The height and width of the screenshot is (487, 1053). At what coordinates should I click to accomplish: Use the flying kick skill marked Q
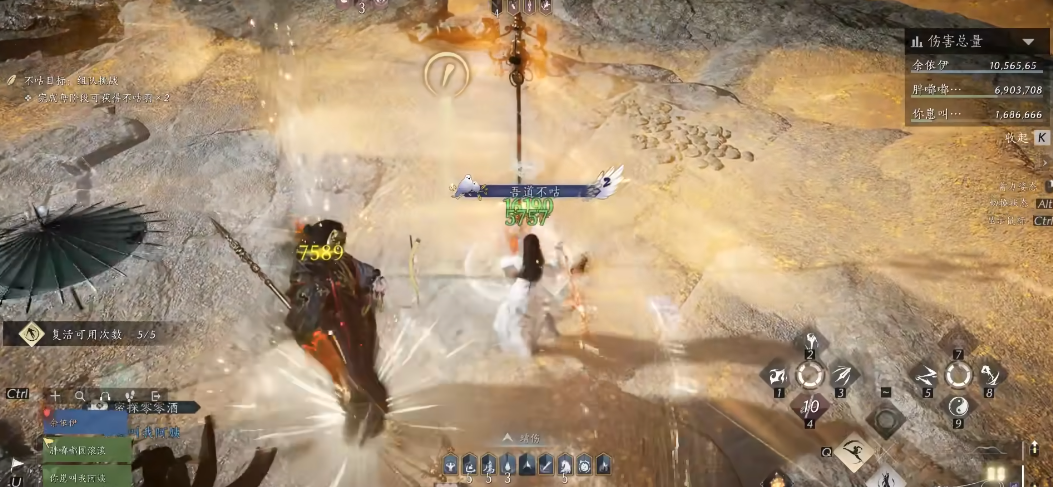coord(853,453)
